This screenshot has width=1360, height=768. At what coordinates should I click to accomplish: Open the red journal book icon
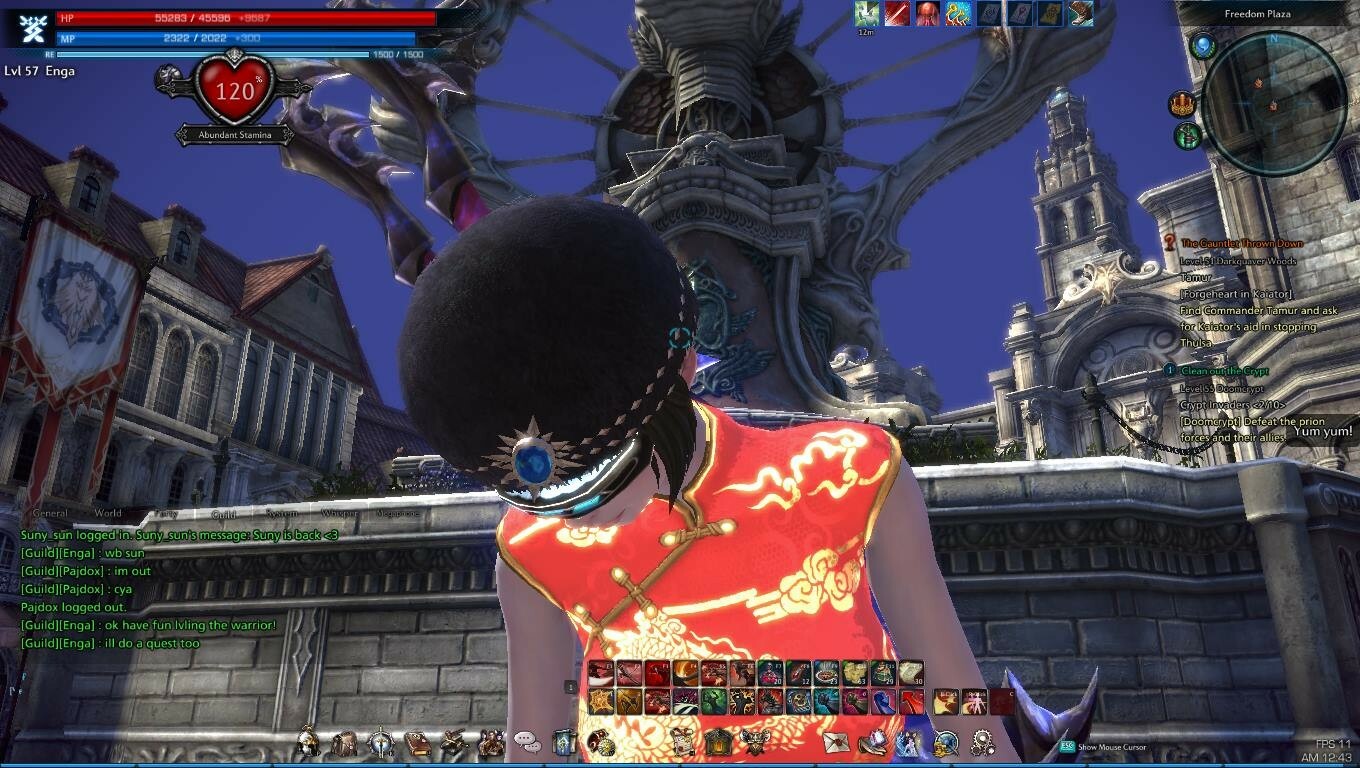coord(417,743)
